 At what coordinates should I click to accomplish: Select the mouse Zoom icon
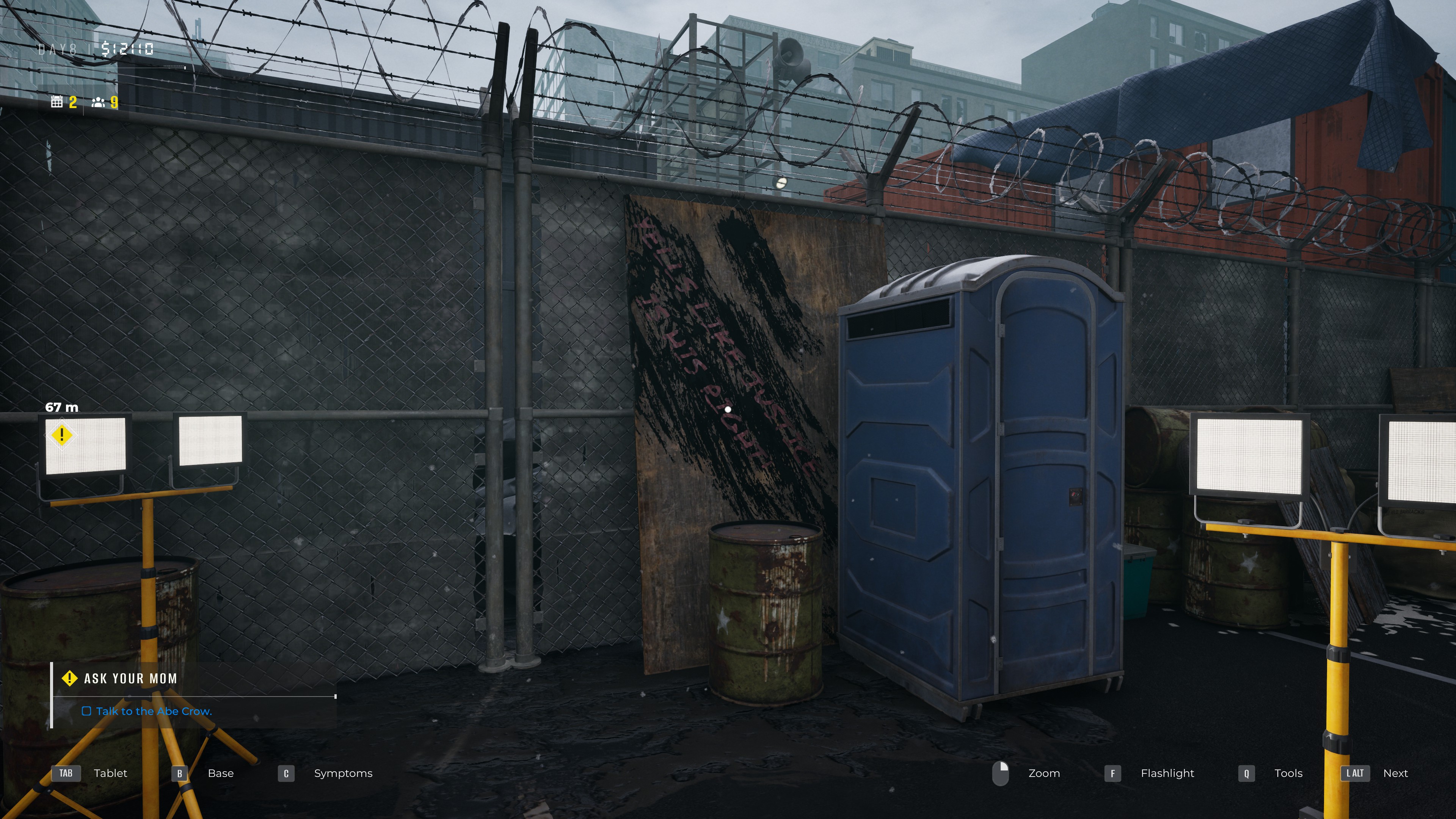tap(1001, 773)
